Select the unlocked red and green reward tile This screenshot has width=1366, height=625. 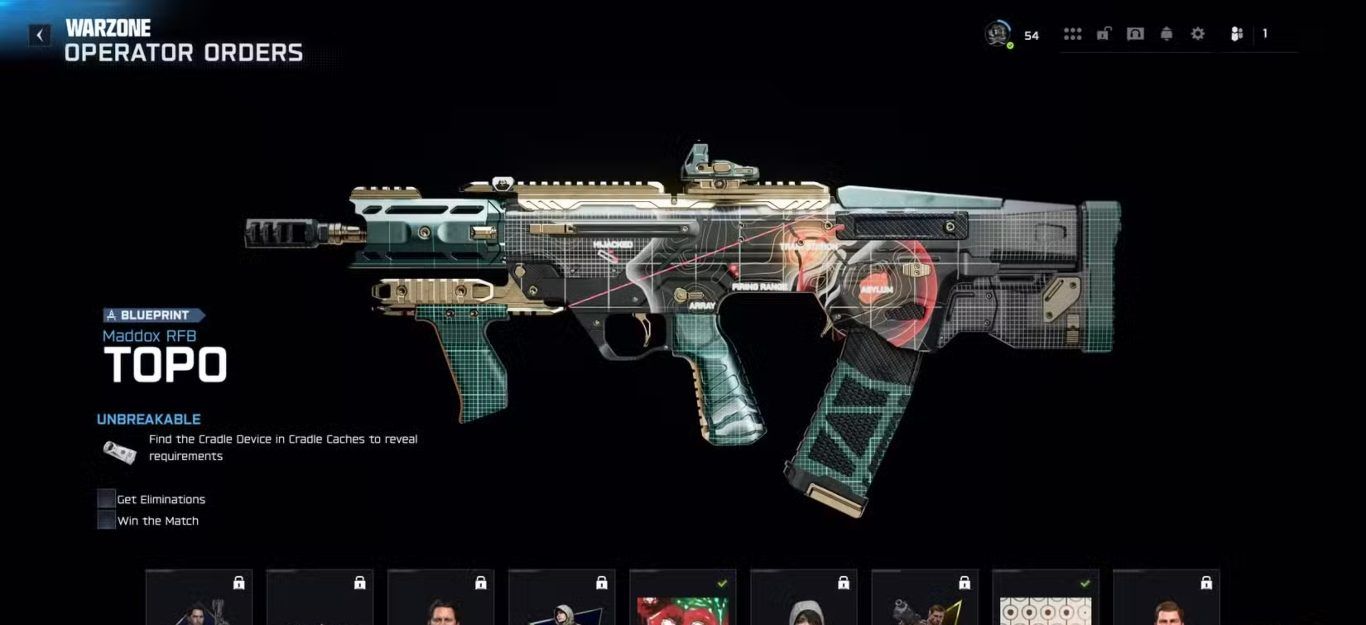pyautogui.click(x=683, y=600)
